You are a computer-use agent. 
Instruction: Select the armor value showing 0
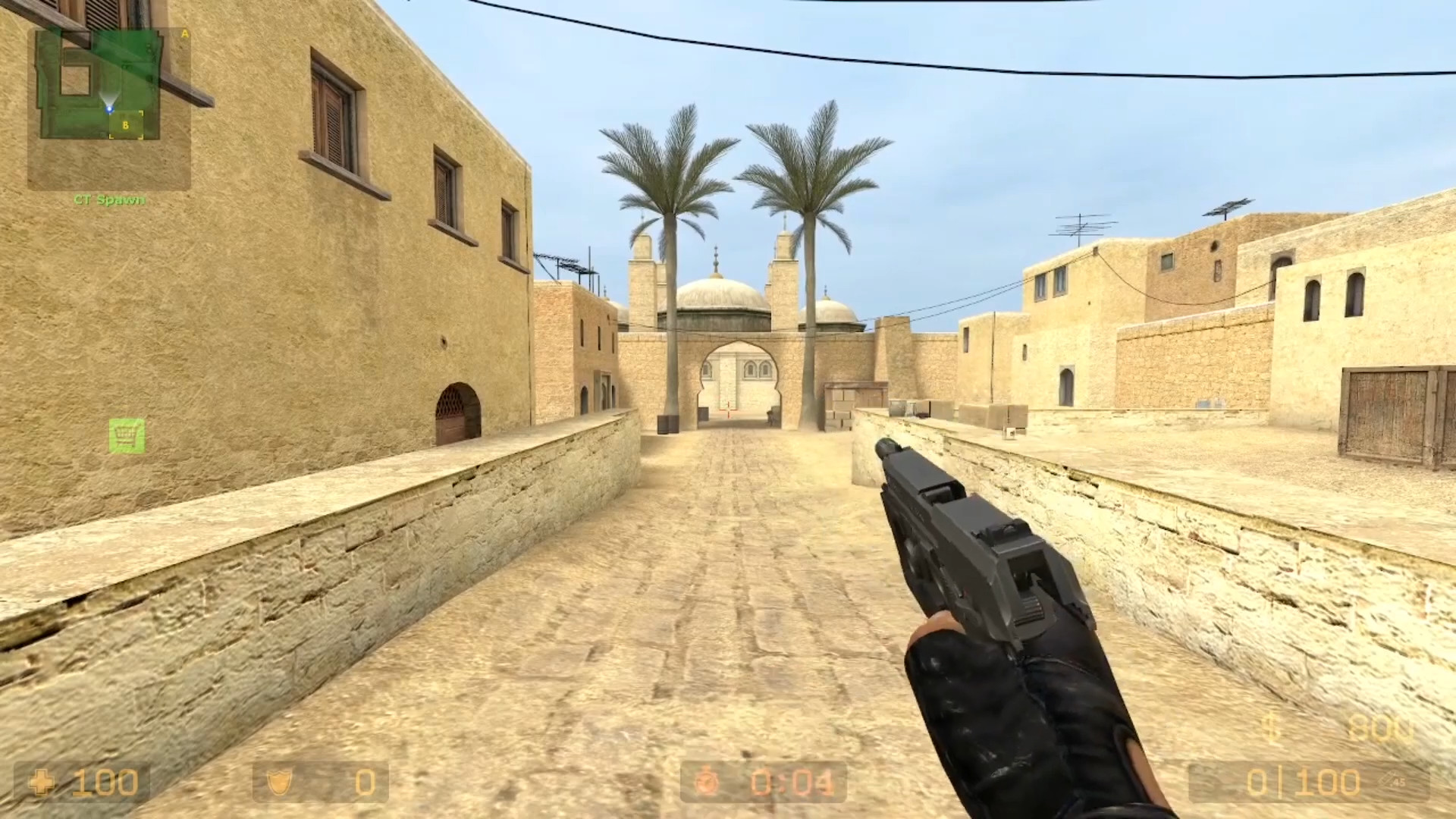tap(365, 780)
